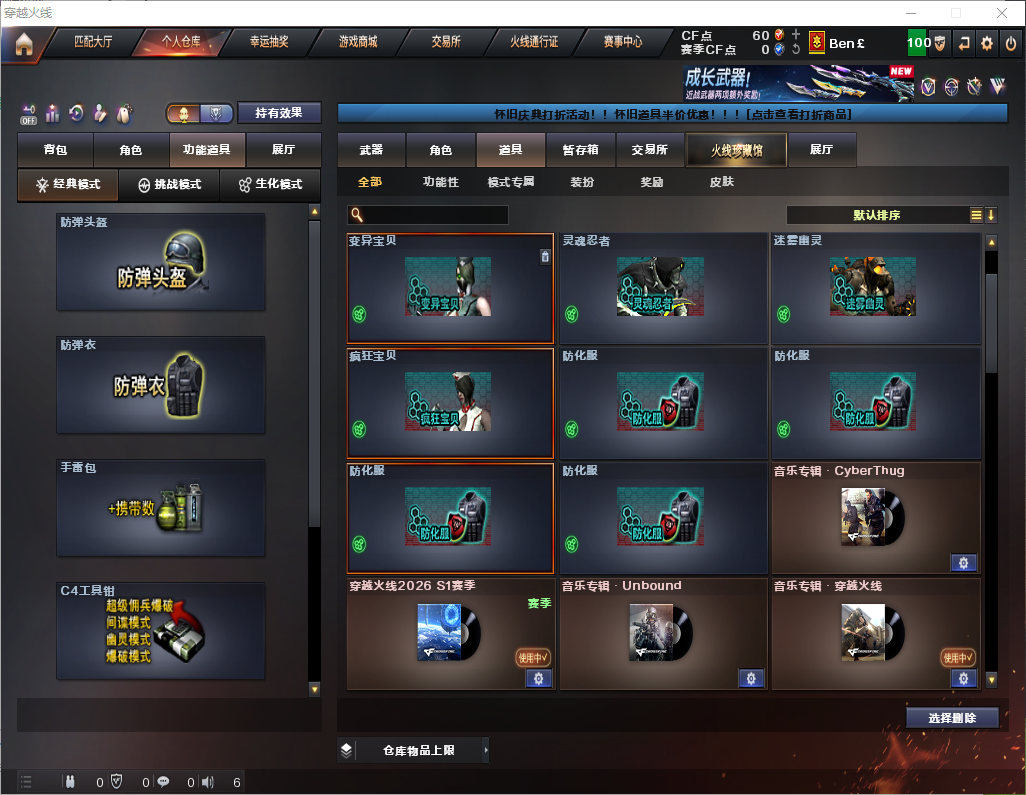The height and width of the screenshot is (795, 1026).
Task: Open the 游戏商城 game shop
Action: point(357,42)
